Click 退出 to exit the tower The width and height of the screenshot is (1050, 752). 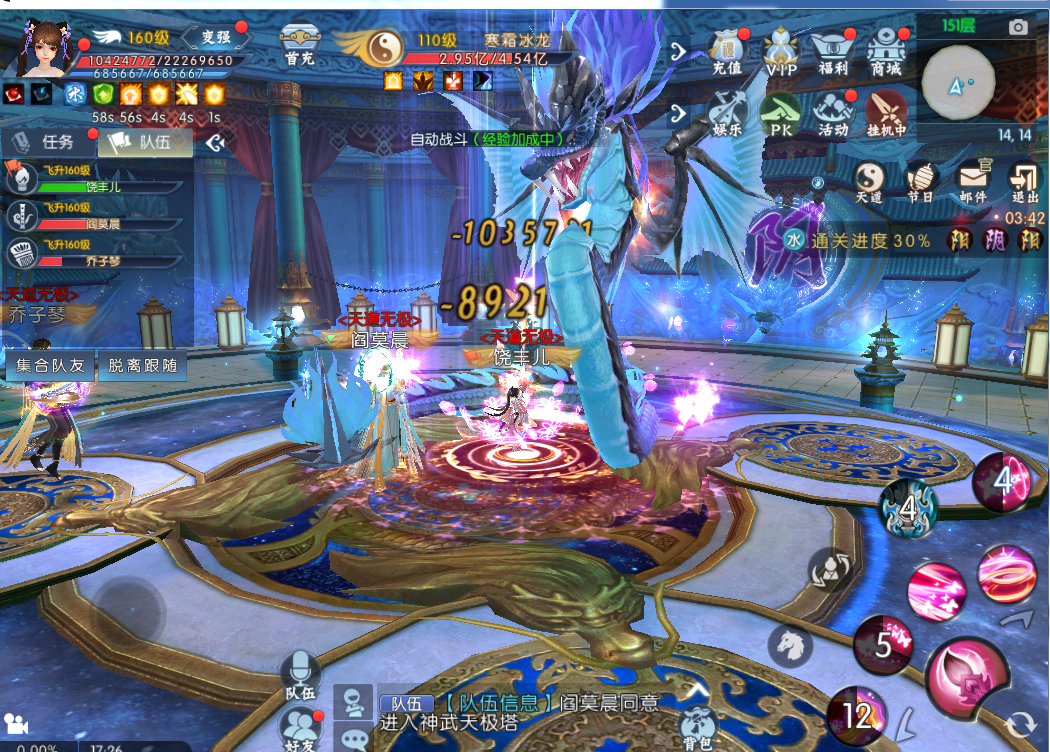click(1024, 181)
